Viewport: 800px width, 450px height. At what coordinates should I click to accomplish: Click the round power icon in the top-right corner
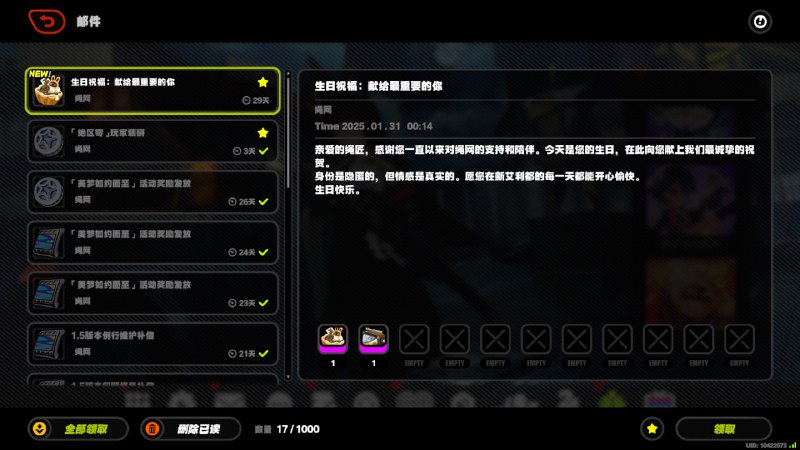click(x=760, y=21)
